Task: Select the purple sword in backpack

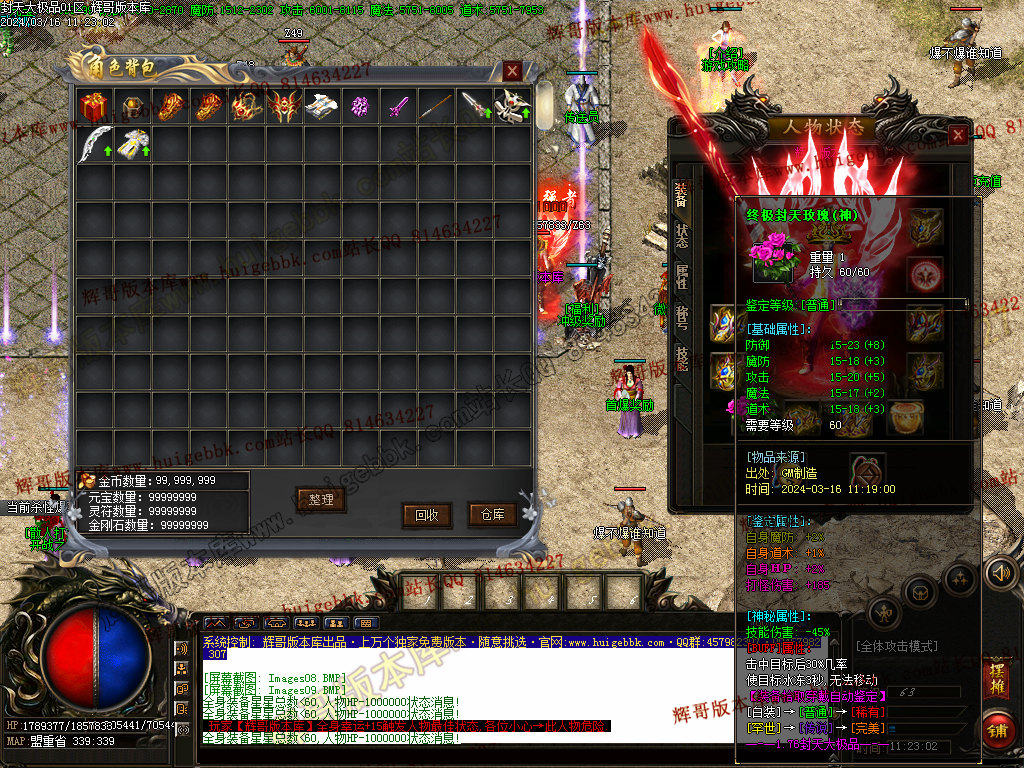Action: pyautogui.click(x=399, y=106)
